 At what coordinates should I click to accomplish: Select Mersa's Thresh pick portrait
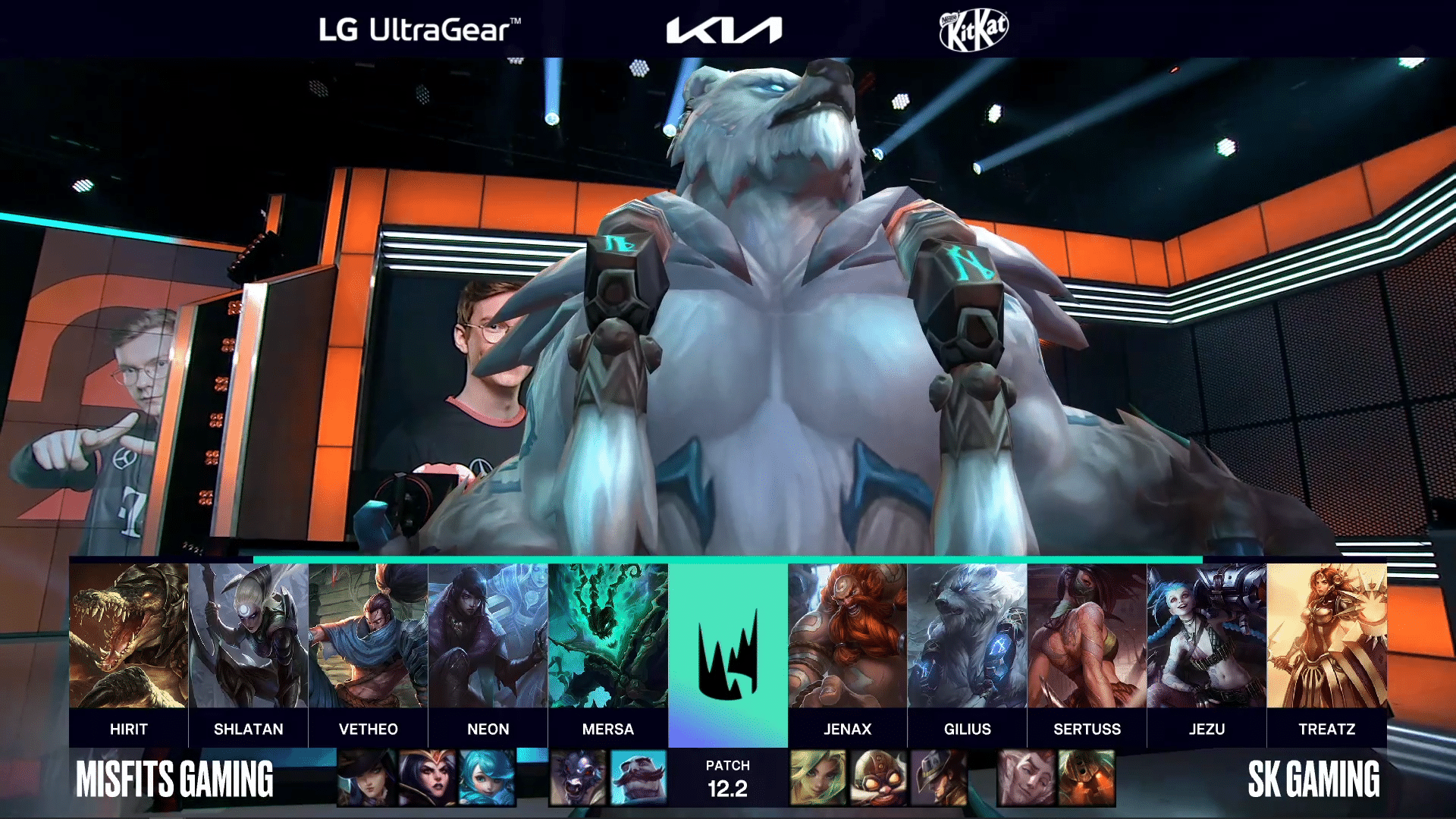click(x=607, y=635)
